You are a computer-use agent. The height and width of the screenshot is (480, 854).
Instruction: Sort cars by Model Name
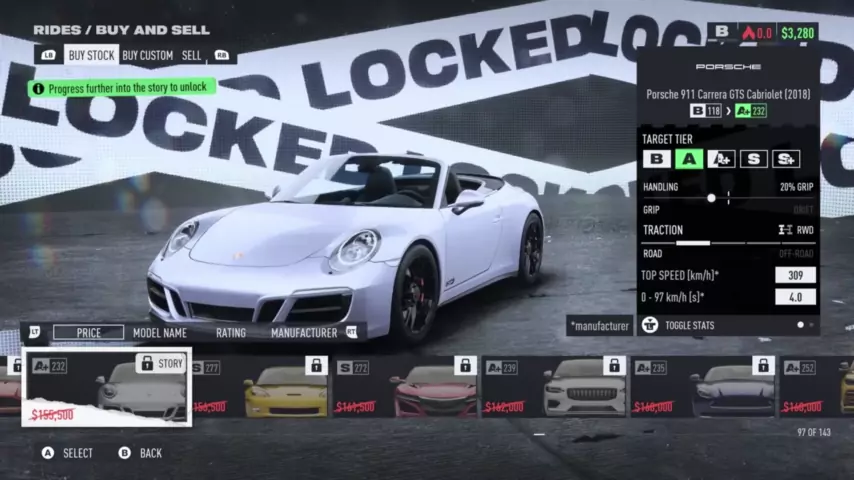(x=160, y=332)
